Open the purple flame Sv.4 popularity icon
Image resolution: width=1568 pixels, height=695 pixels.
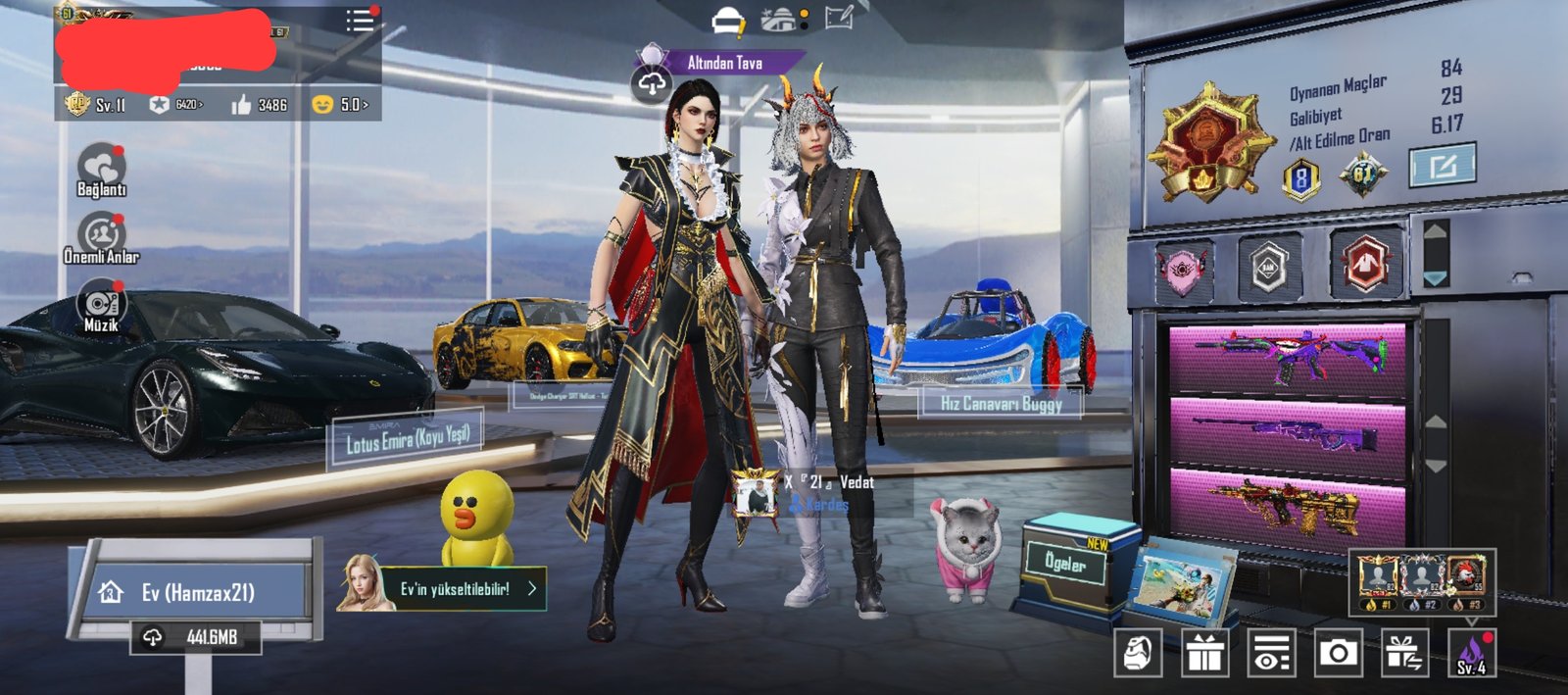click(x=1471, y=653)
